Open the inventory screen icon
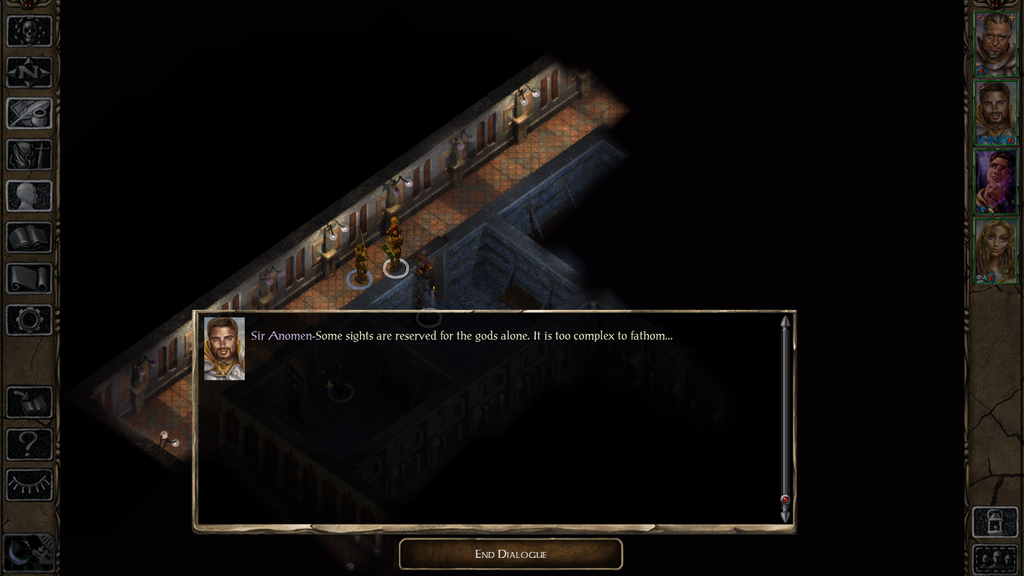Screen dimensions: 1024x576 pyautogui.click(x=29, y=155)
